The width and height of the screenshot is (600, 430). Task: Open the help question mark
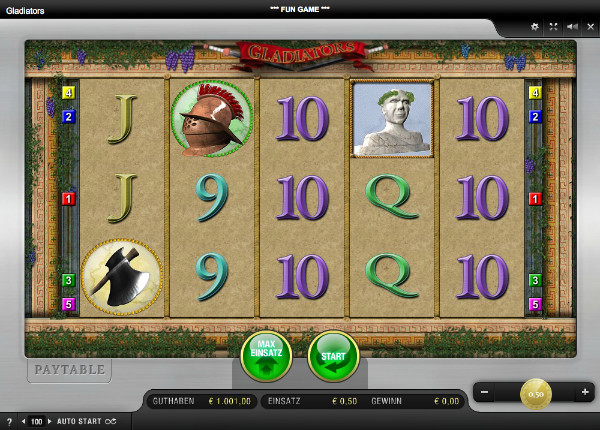click(9, 421)
